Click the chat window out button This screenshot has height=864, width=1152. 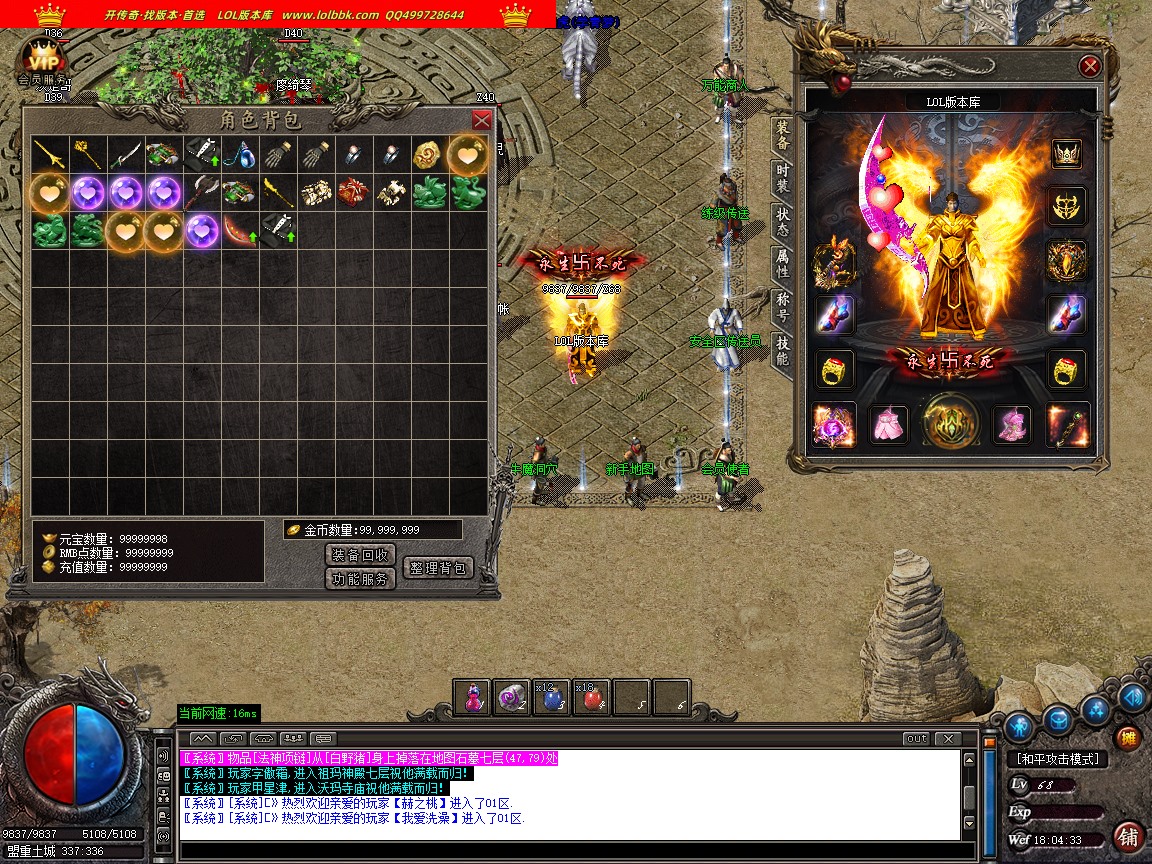(x=915, y=739)
